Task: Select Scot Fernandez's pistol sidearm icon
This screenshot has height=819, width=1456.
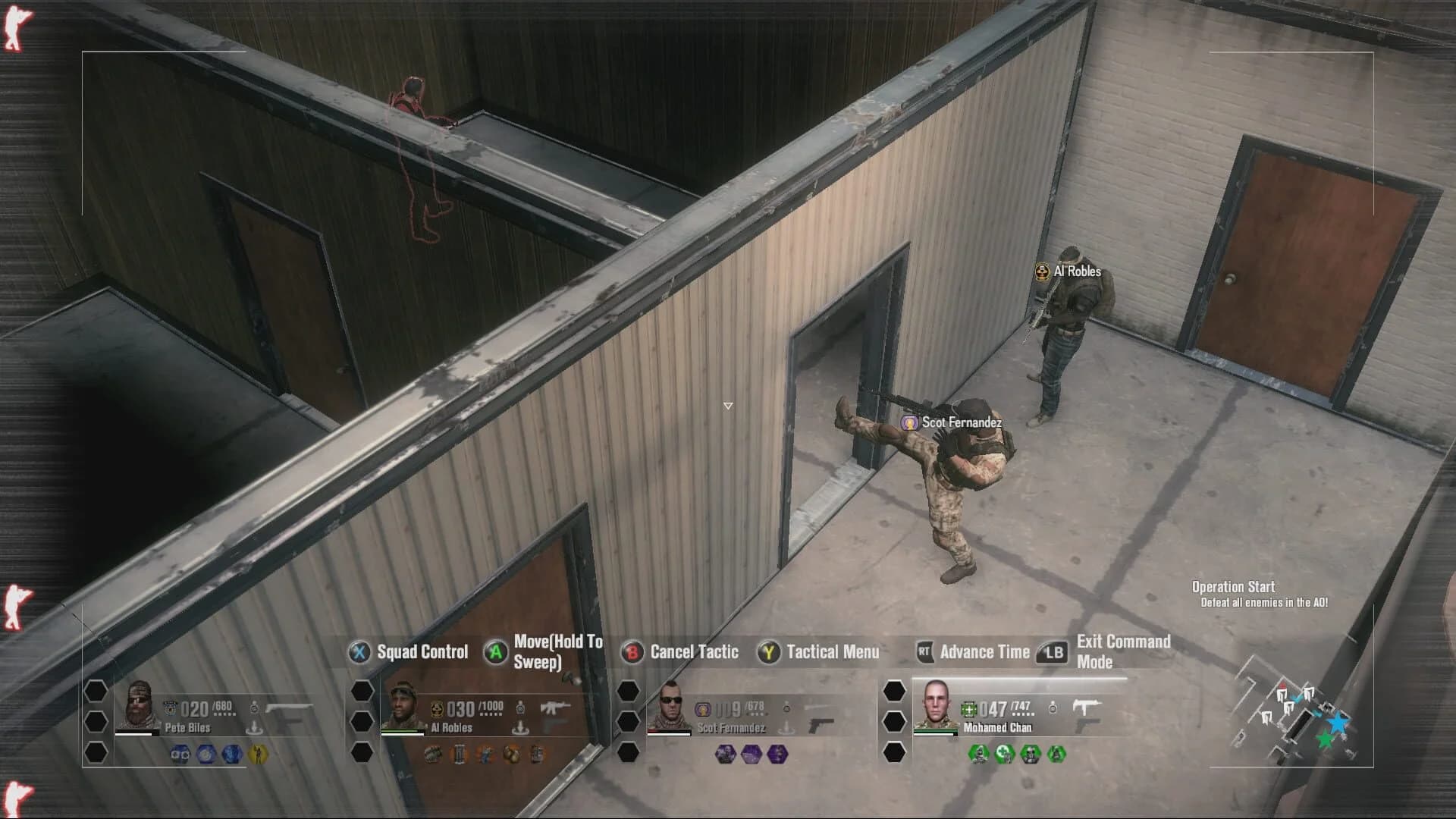Action: [820, 726]
